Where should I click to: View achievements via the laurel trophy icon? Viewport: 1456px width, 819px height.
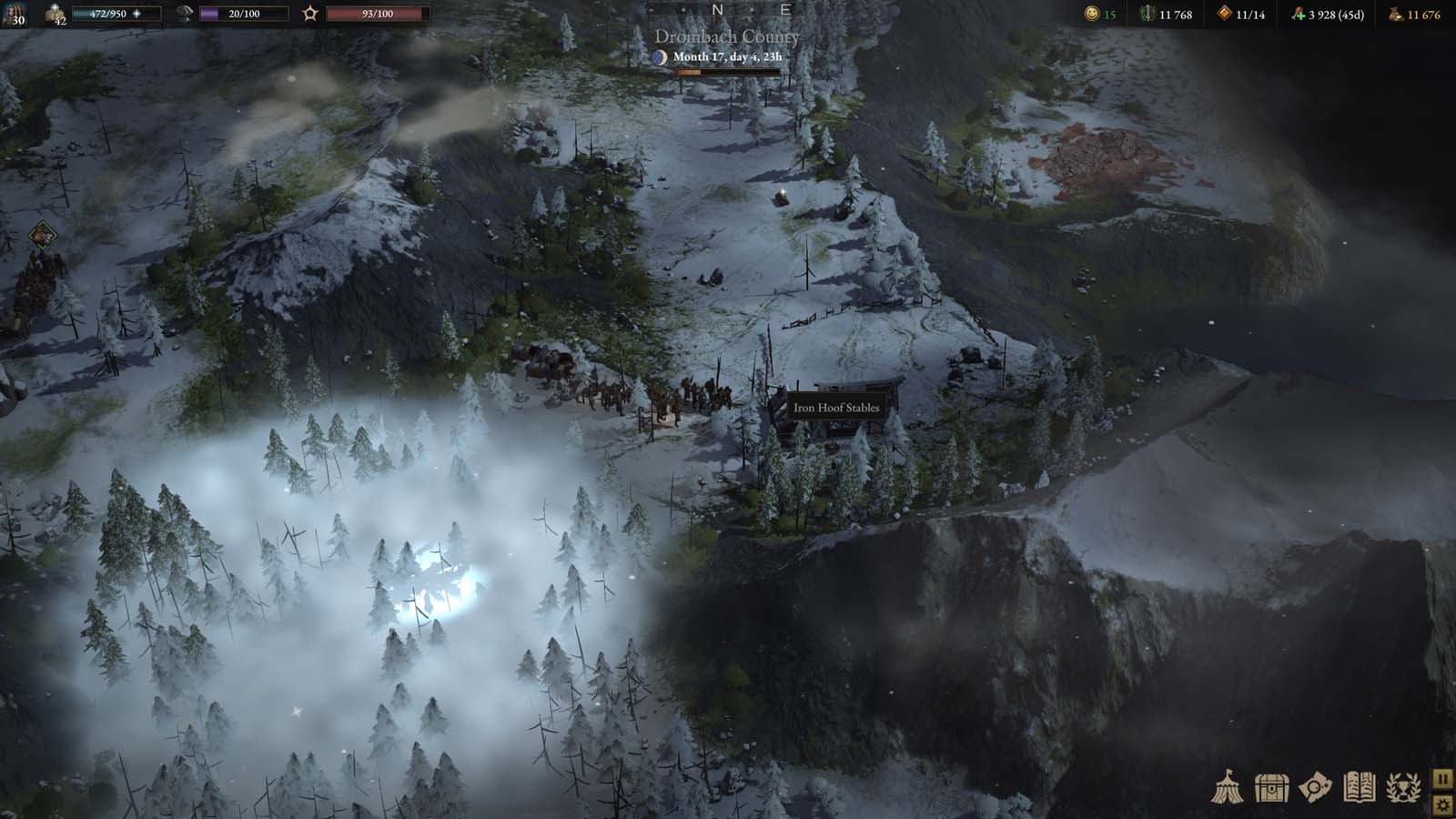[x=1403, y=787]
